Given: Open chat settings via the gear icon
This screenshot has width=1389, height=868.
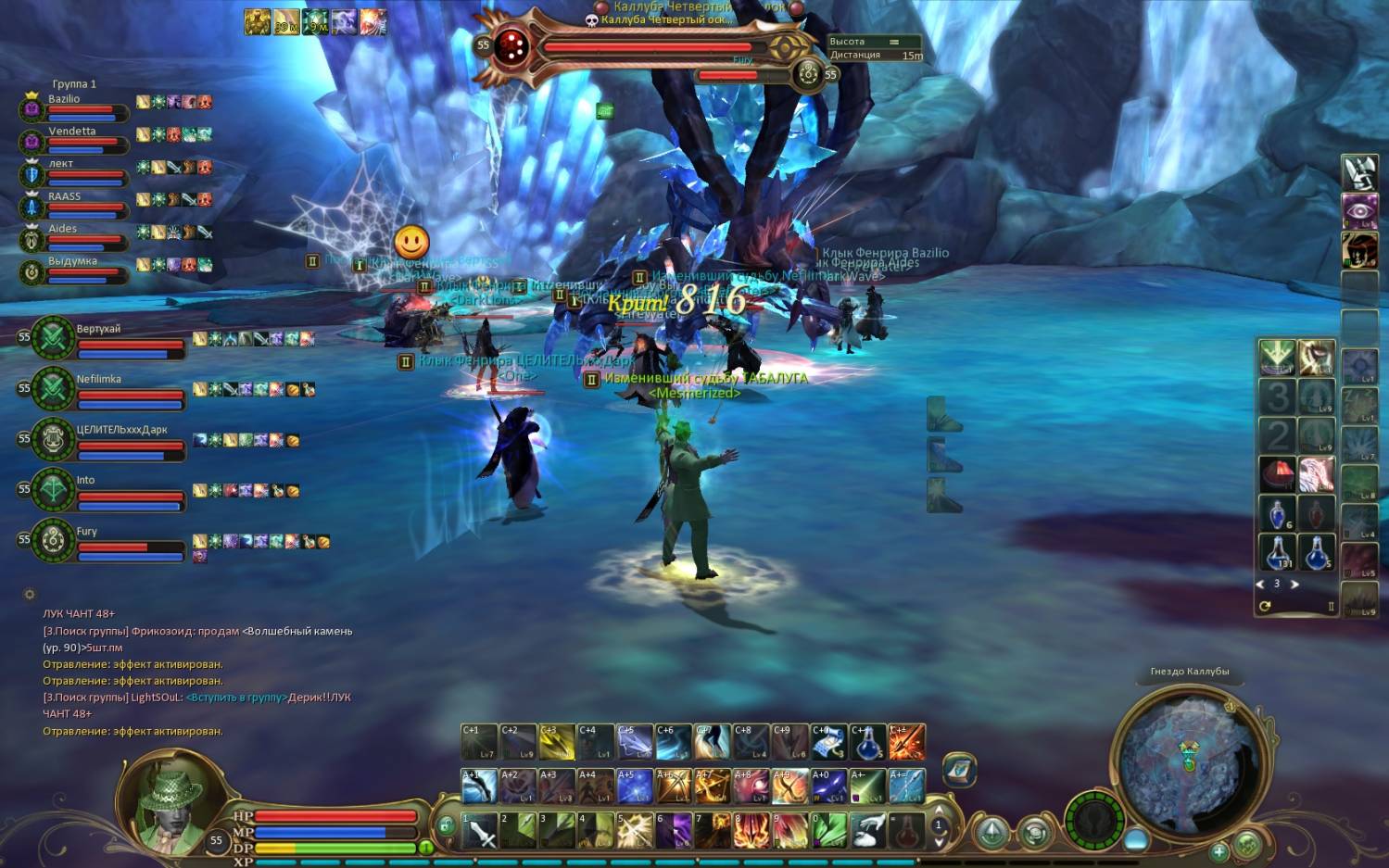Looking at the screenshot, I should tap(30, 595).
